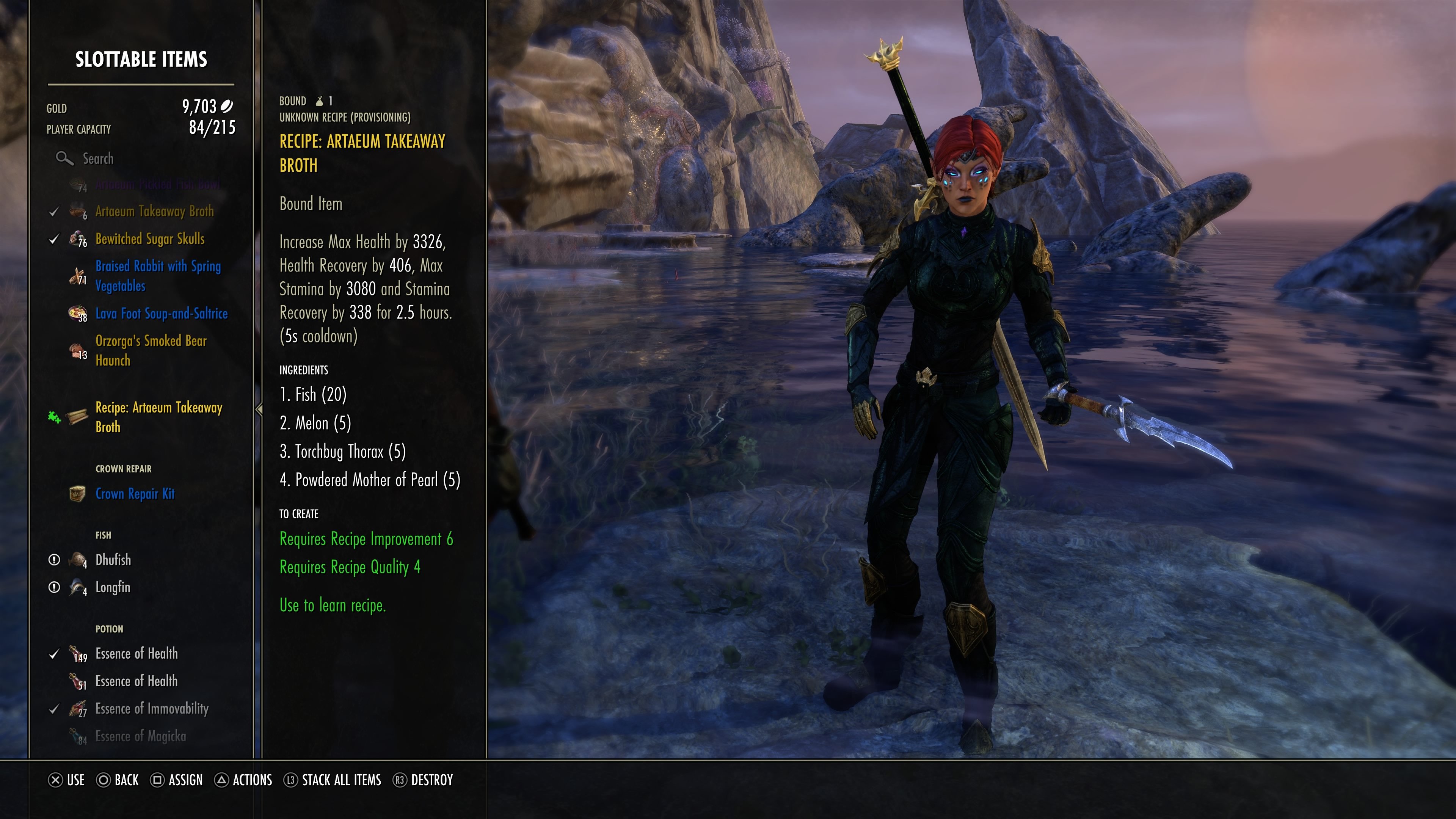Select the 6-stack Artaeum Takeaway Broth food
The height and width of the screenshot is (819, 1456).
(x=154, y=212)
